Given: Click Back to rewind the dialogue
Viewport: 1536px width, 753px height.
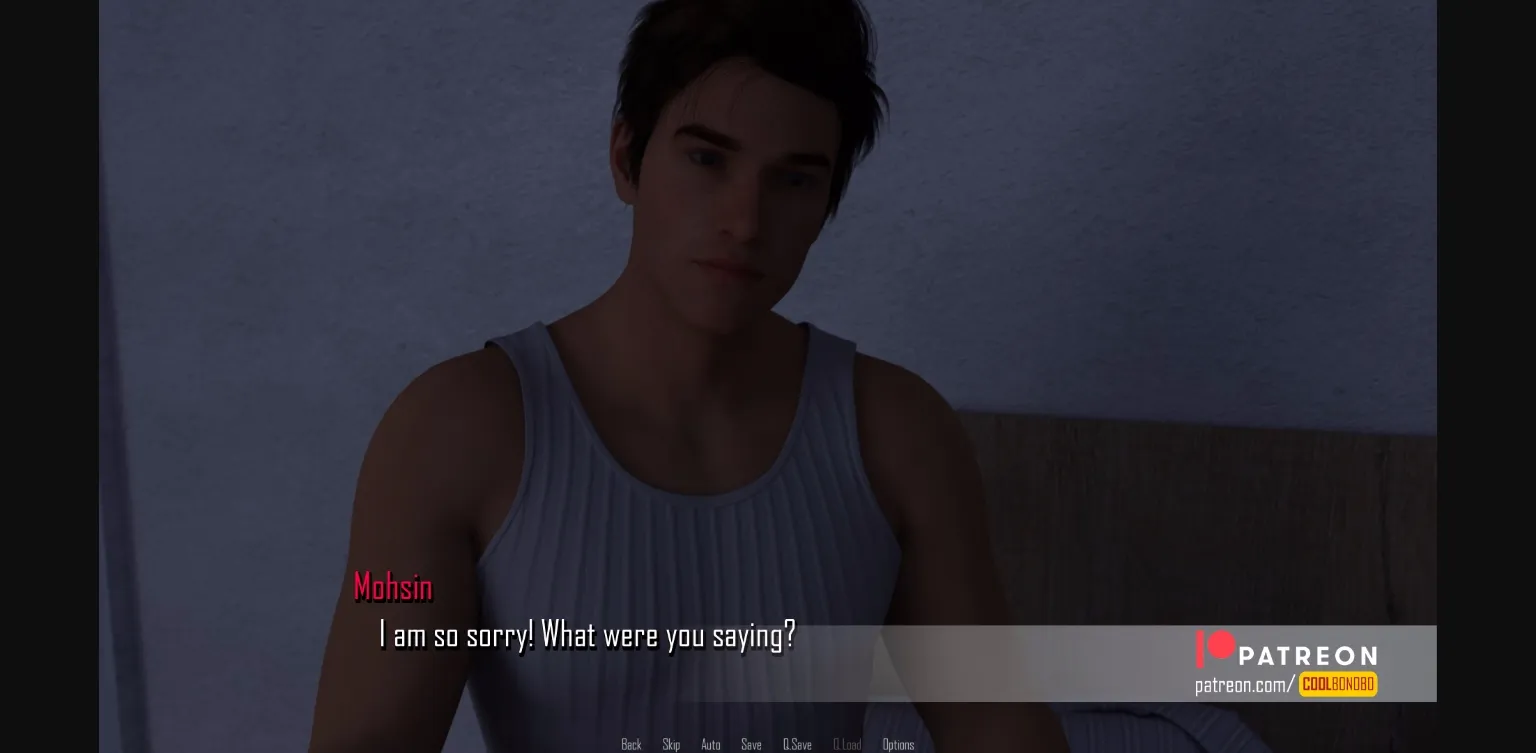Looking at the screenshot, I should click(x=631, y=744).
